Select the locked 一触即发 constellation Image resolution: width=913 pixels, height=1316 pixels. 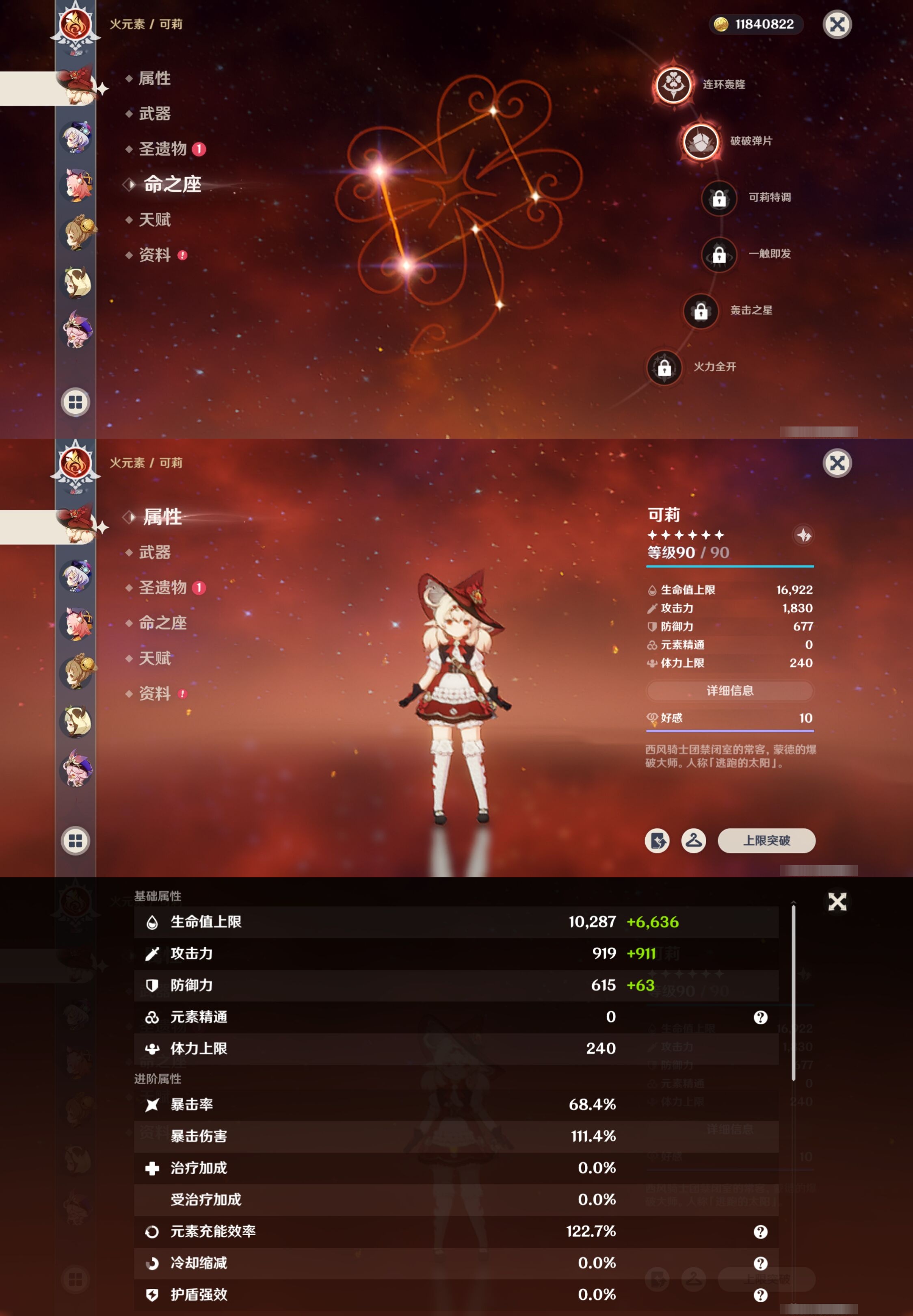tap(719, 255)
